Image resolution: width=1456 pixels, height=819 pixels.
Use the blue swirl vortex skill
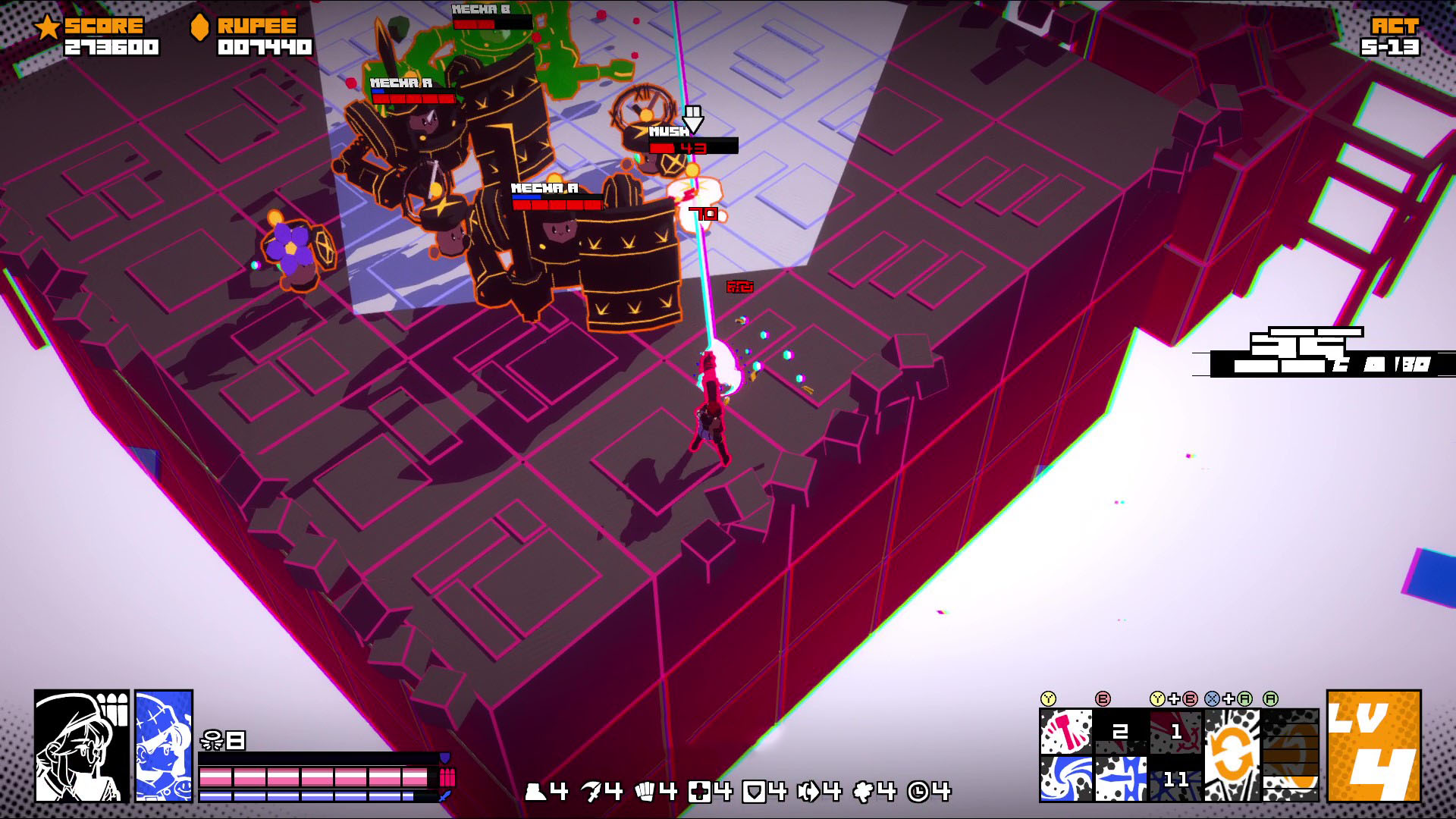1065,779
